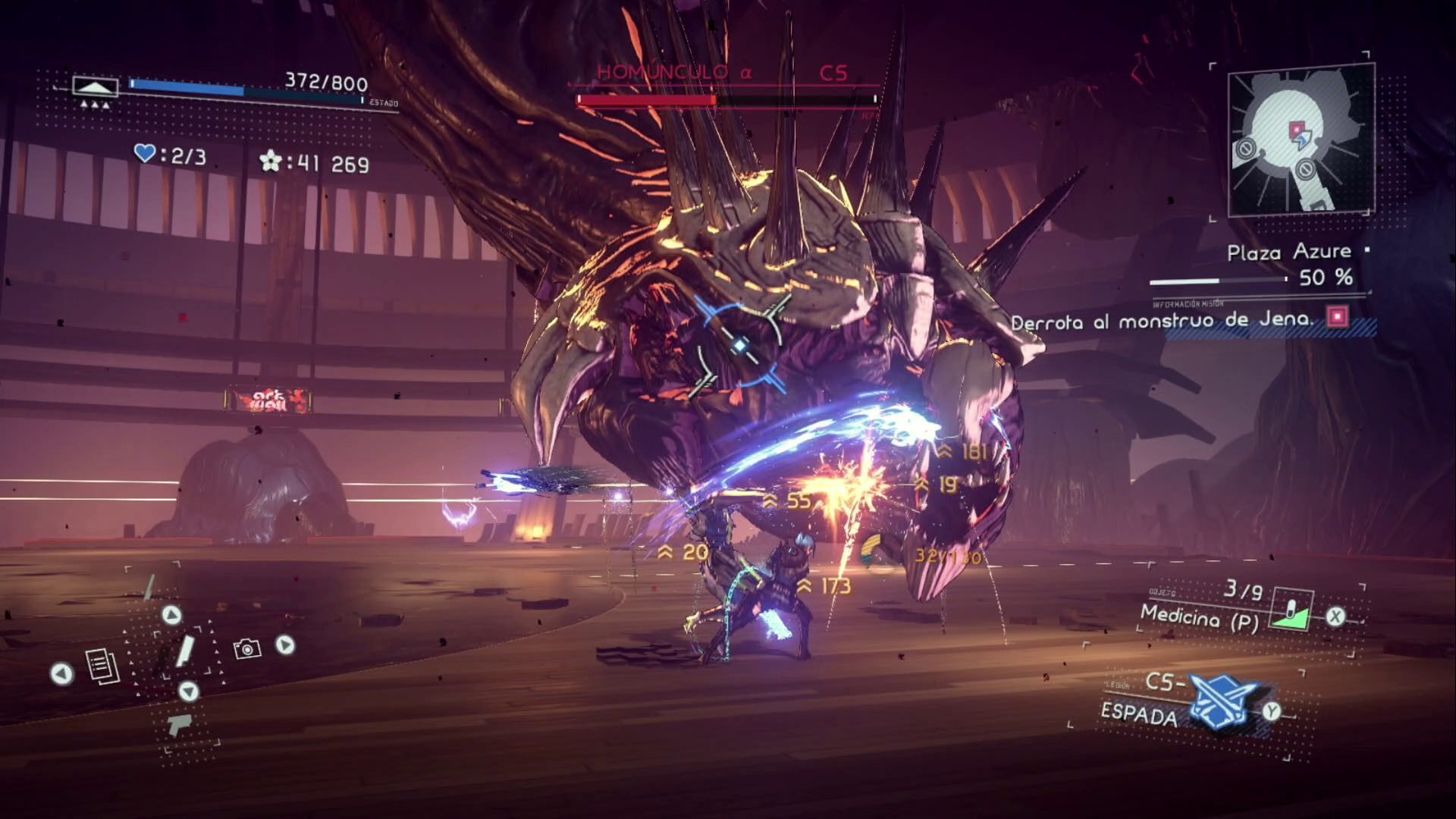1456x819 pixels.
Task: Select the pistol weapon shortcut icon
Action: (x=180, y=724)
